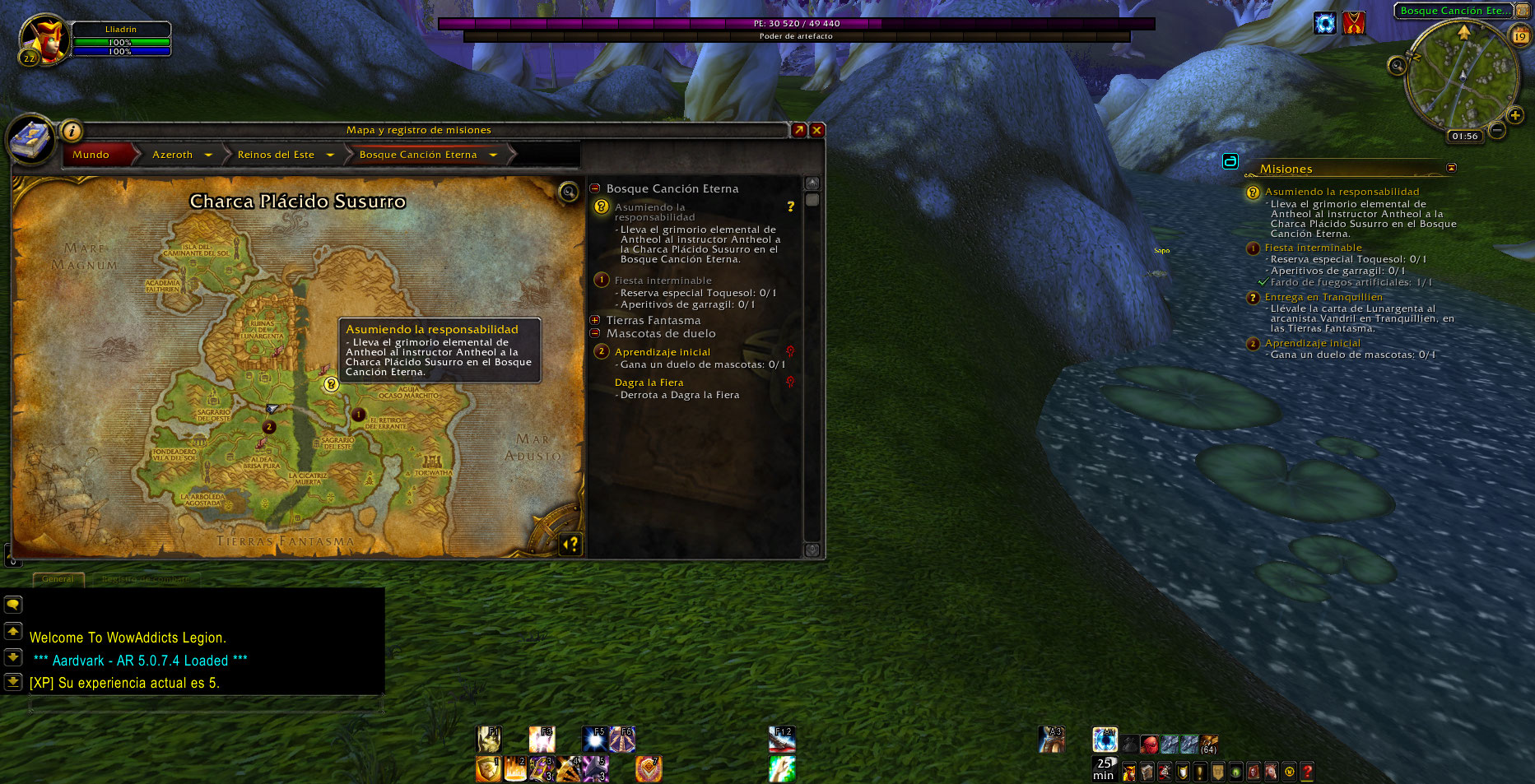Open the Bosque Canción Eterna dropdown
Image resolution: width=1535 pixels, height=784 pixels.
click(x=493, y=155)
